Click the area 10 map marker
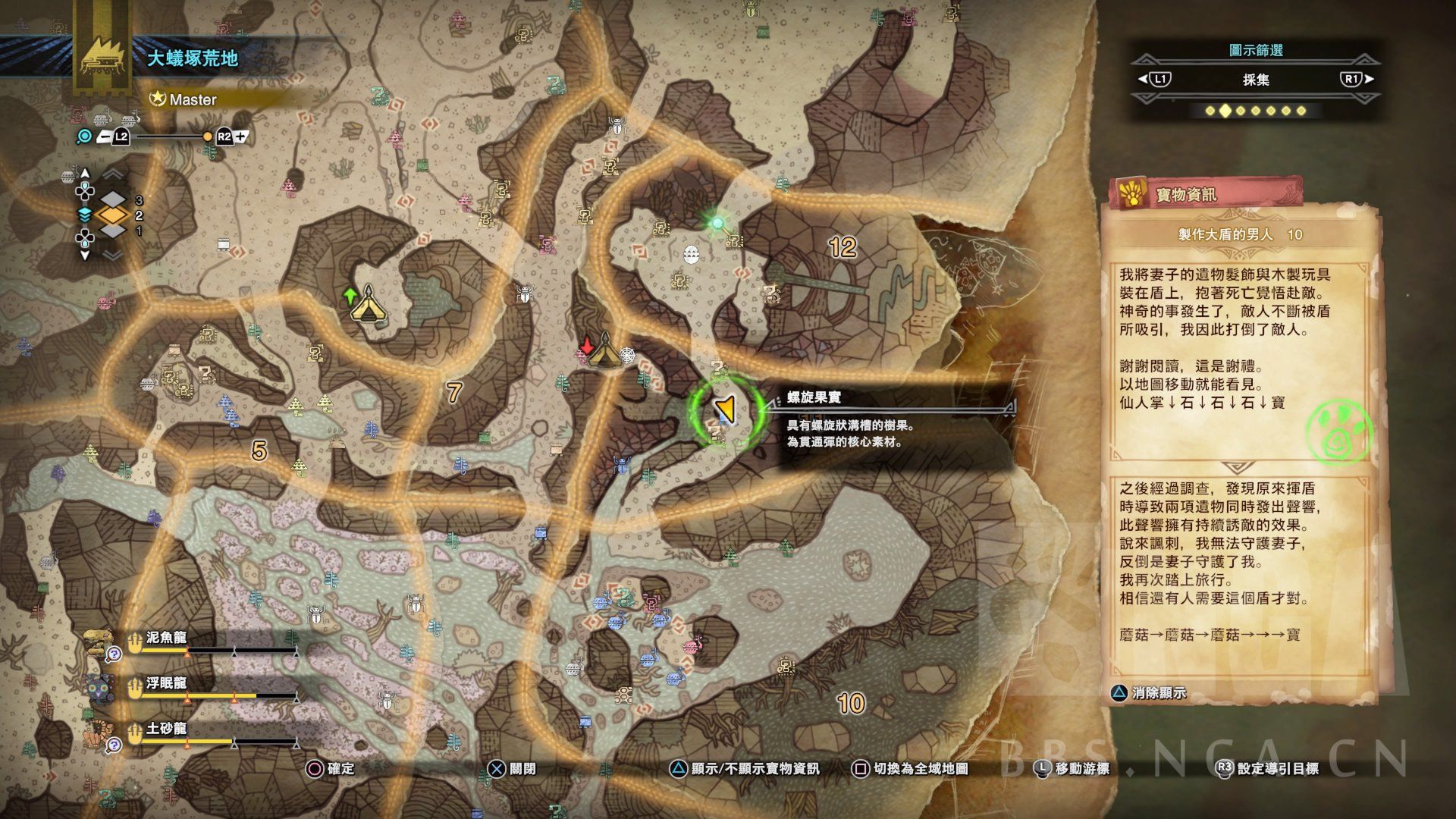This screenshot has height=819, width=1456. pos(851,703)
